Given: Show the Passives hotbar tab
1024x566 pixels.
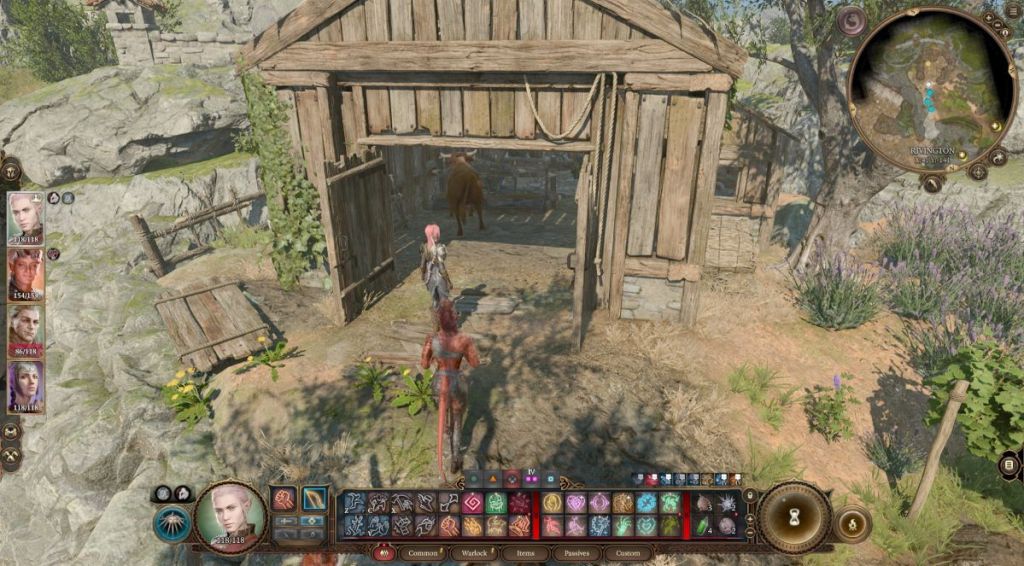Looking at the screenshot, I should pos(576,552).
